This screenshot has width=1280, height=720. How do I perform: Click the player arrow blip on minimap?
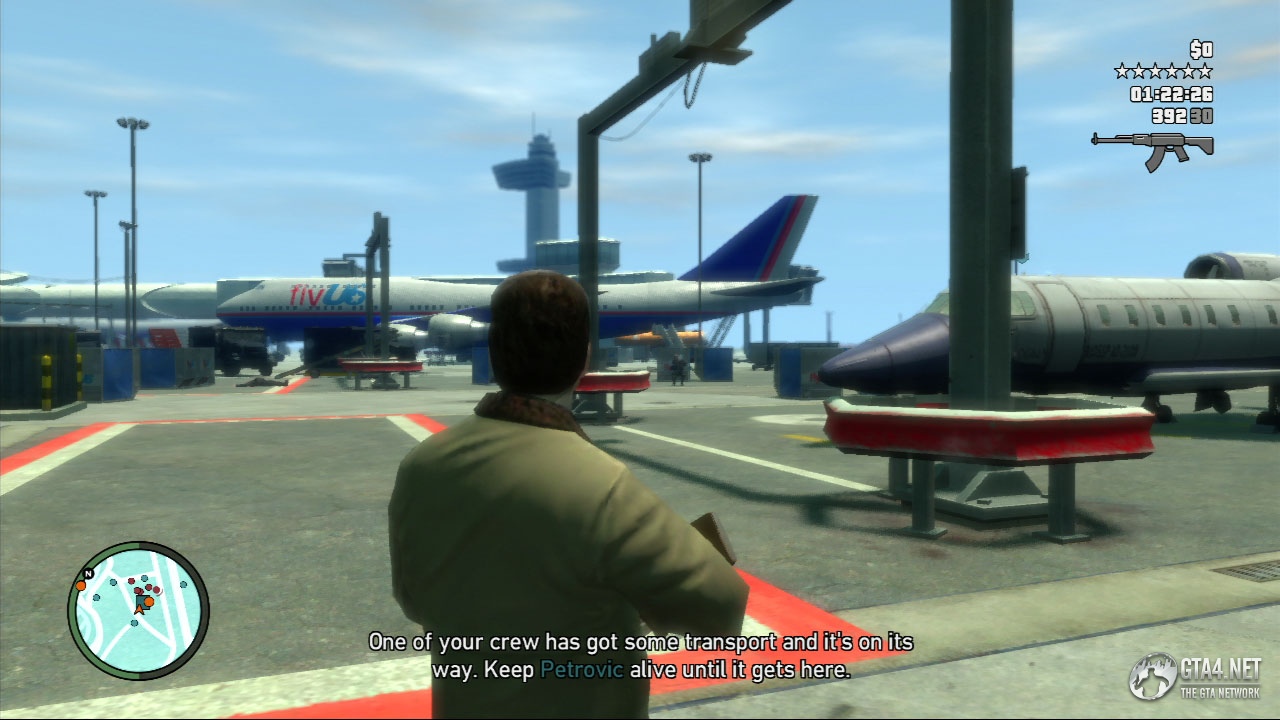tap(139, 608)
